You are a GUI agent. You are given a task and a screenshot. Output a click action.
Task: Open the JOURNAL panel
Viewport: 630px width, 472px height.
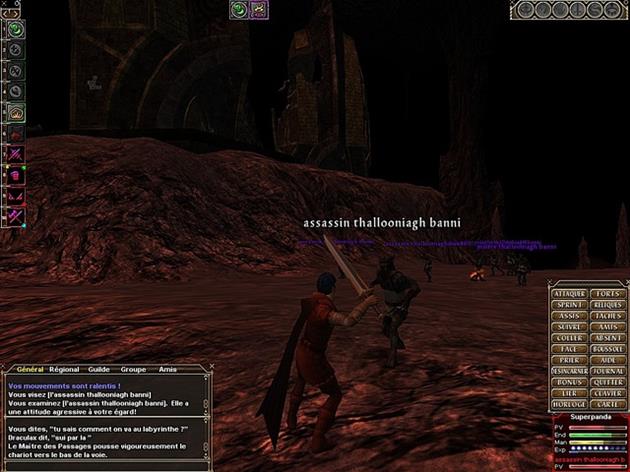pos(609,371)
